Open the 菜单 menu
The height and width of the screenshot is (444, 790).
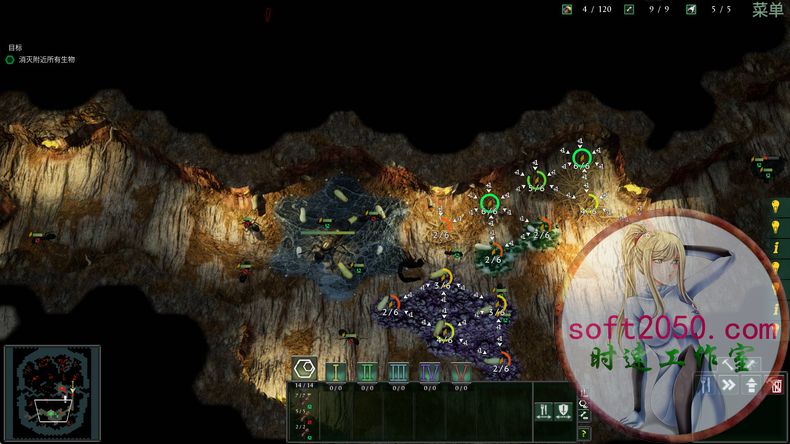tap(767, 10)
